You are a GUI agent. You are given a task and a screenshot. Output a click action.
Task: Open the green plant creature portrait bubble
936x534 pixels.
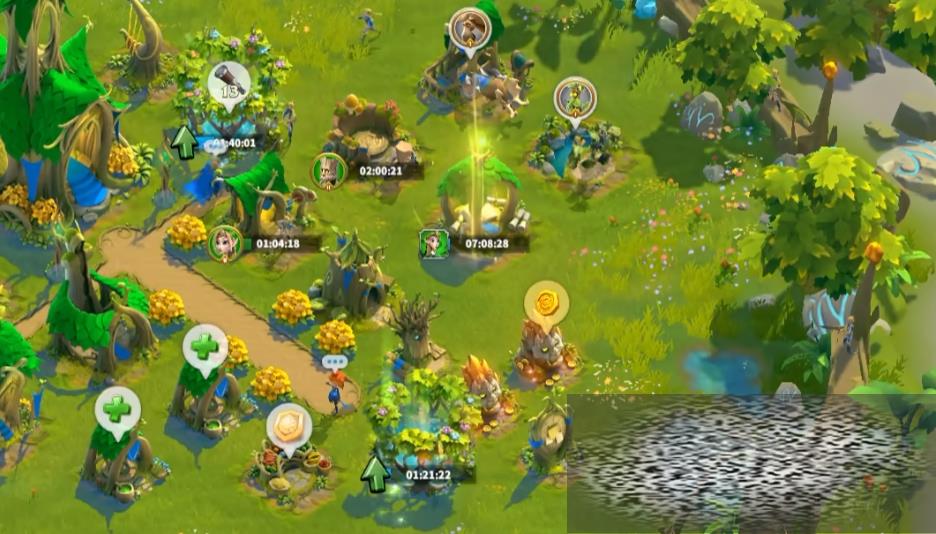coord(575,98)
